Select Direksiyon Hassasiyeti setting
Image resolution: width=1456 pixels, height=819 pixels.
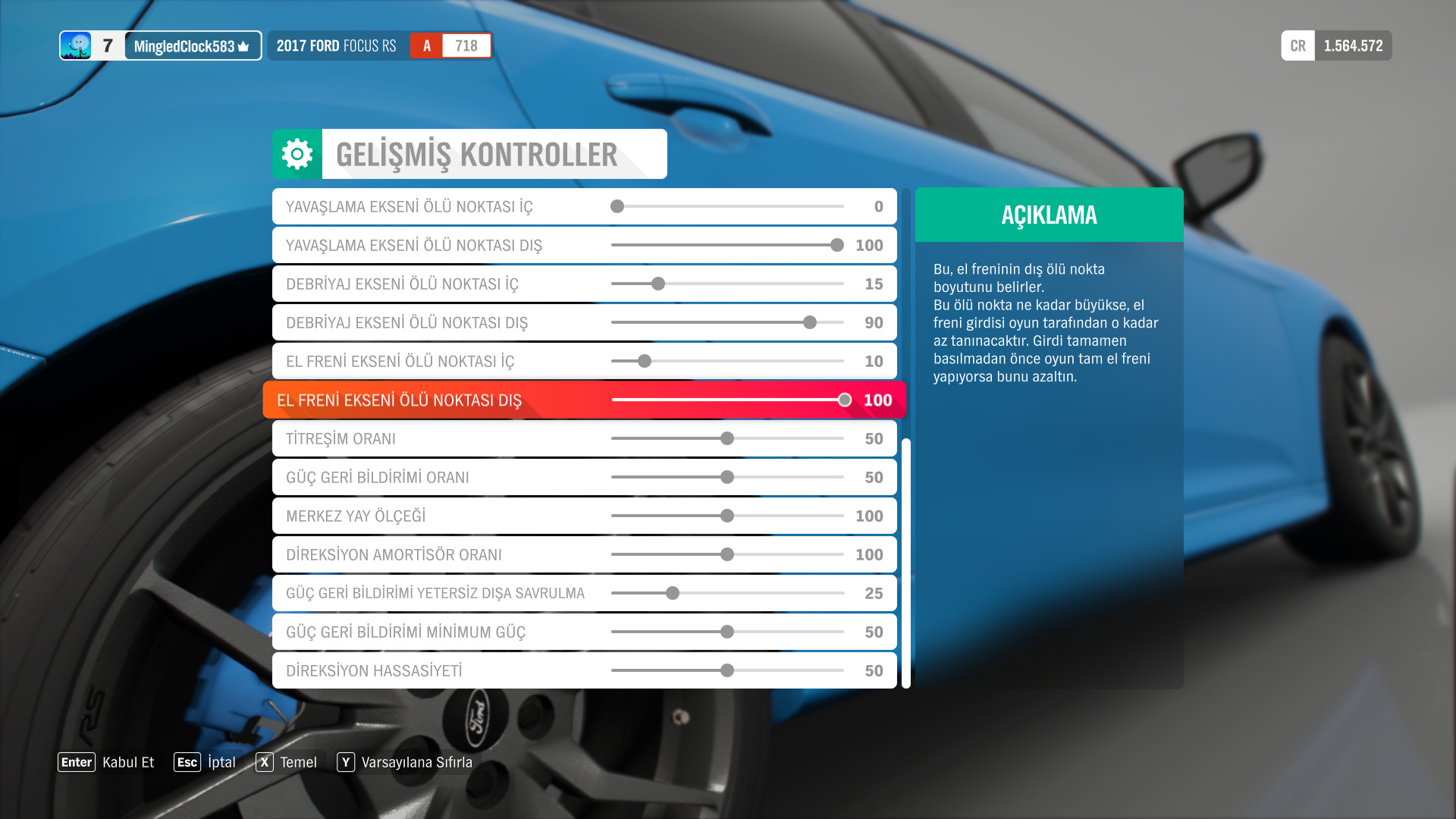(x=584, y=670)
